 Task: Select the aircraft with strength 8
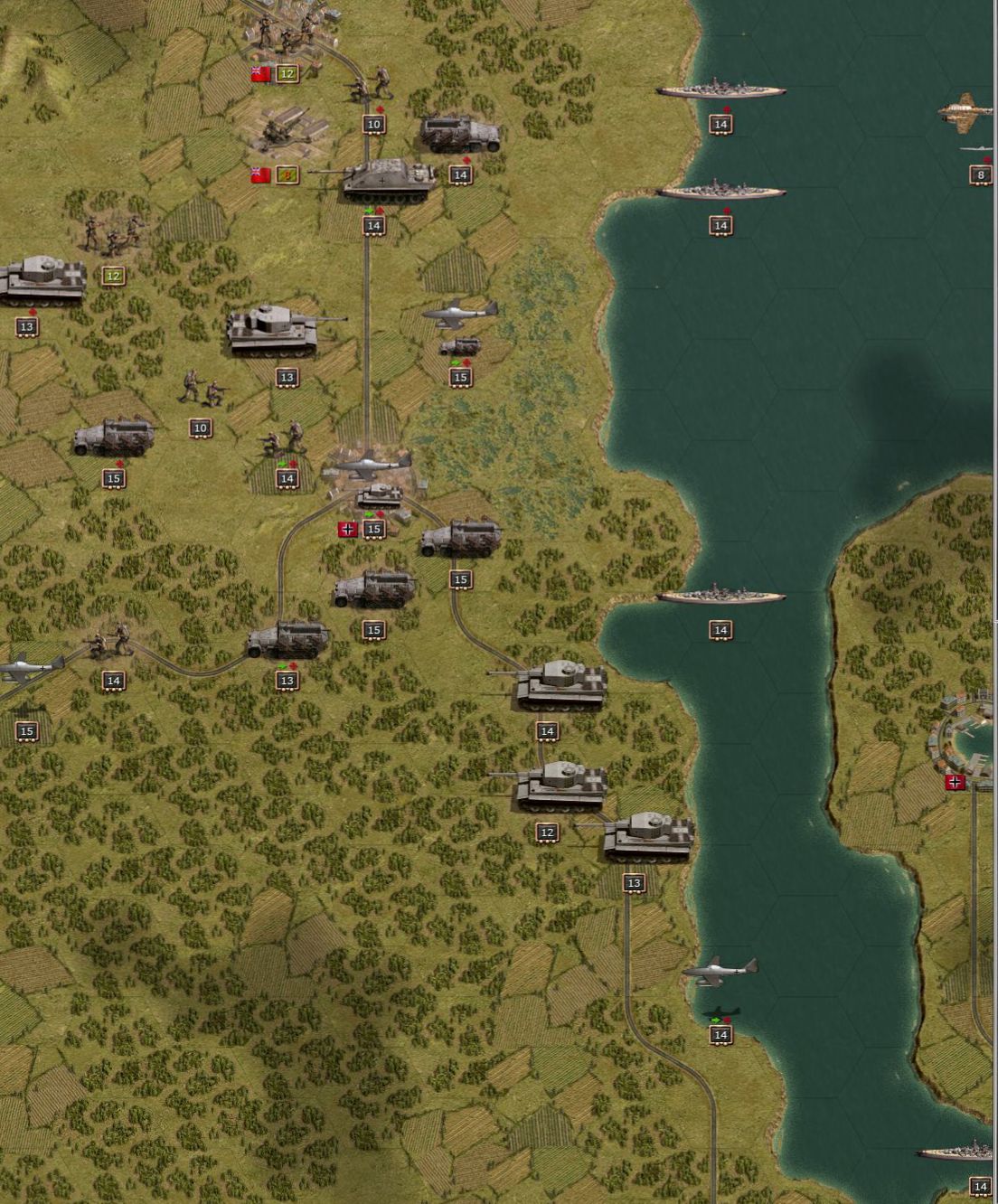[968, 114]
